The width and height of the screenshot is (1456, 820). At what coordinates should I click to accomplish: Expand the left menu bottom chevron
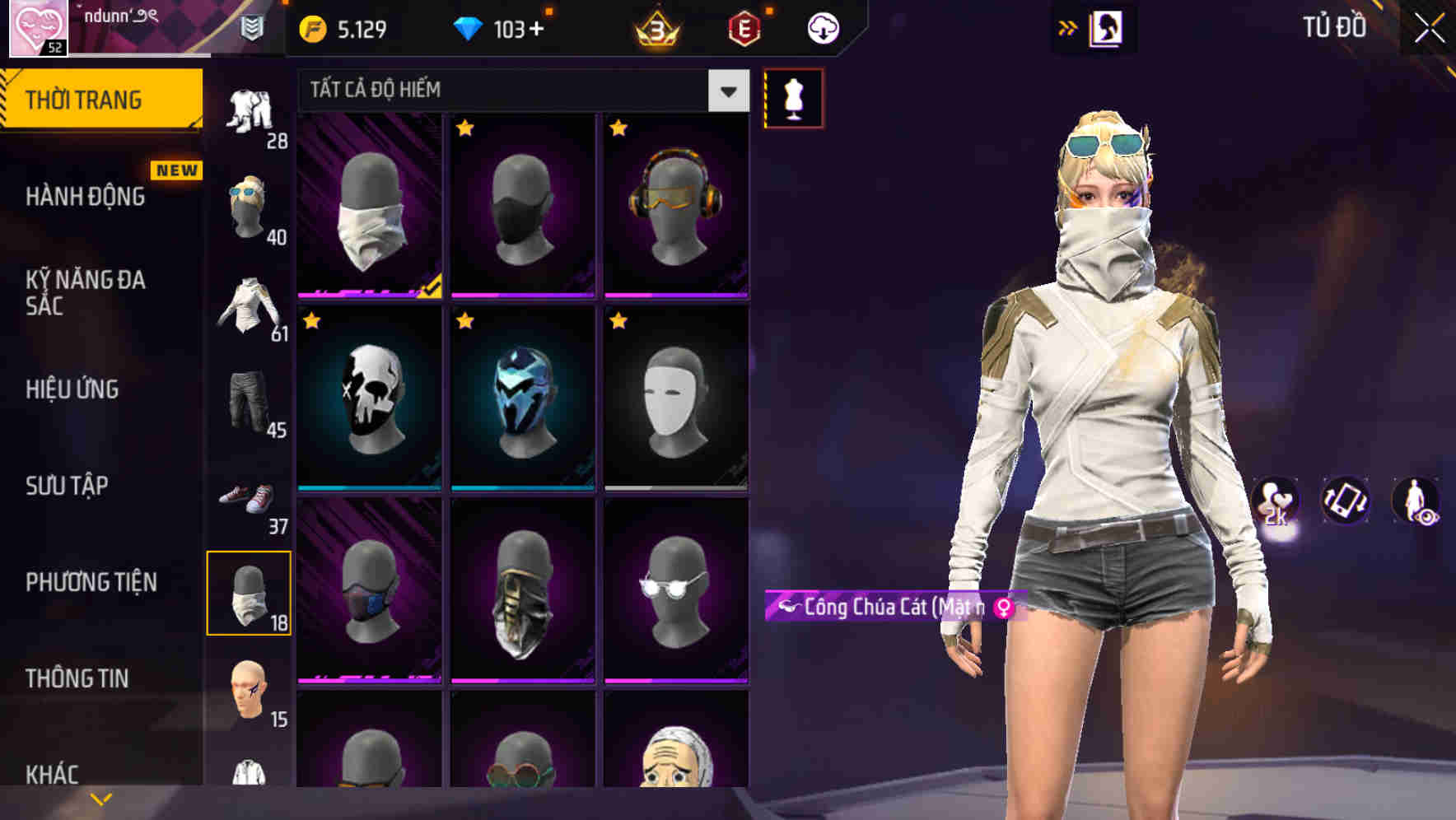pyautogui.click(x=100, y=797)
